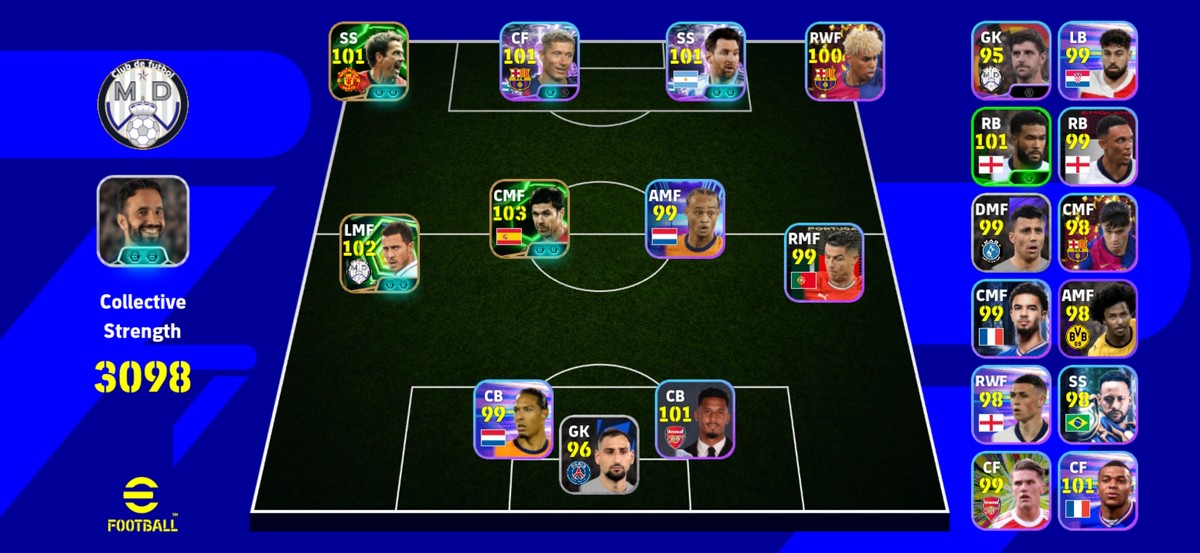
Task: Choose the CF 101 Barcelona striker card
Action: (540, 61)
